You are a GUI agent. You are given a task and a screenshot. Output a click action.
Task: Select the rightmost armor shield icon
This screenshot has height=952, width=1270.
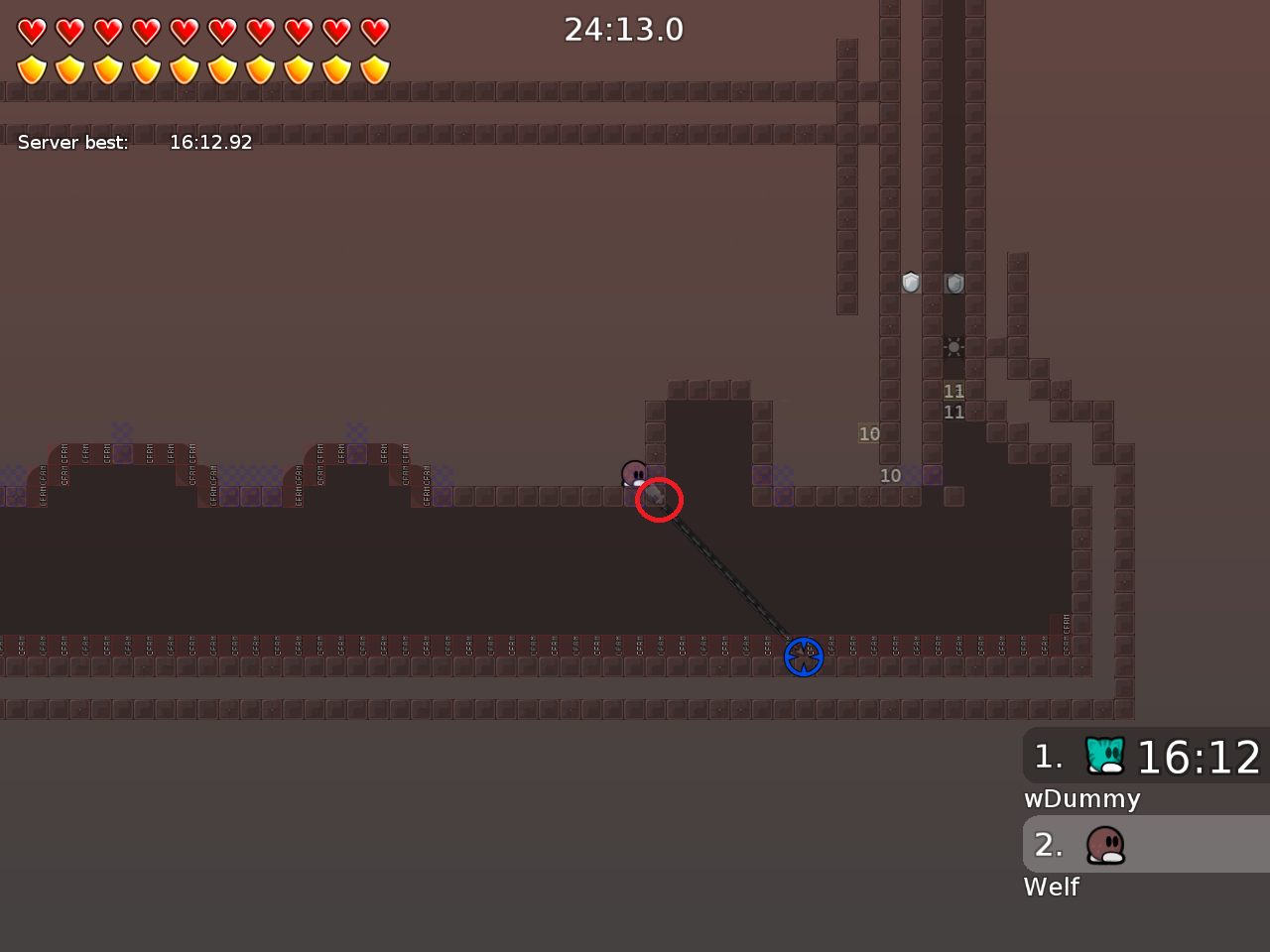[372, 67]
